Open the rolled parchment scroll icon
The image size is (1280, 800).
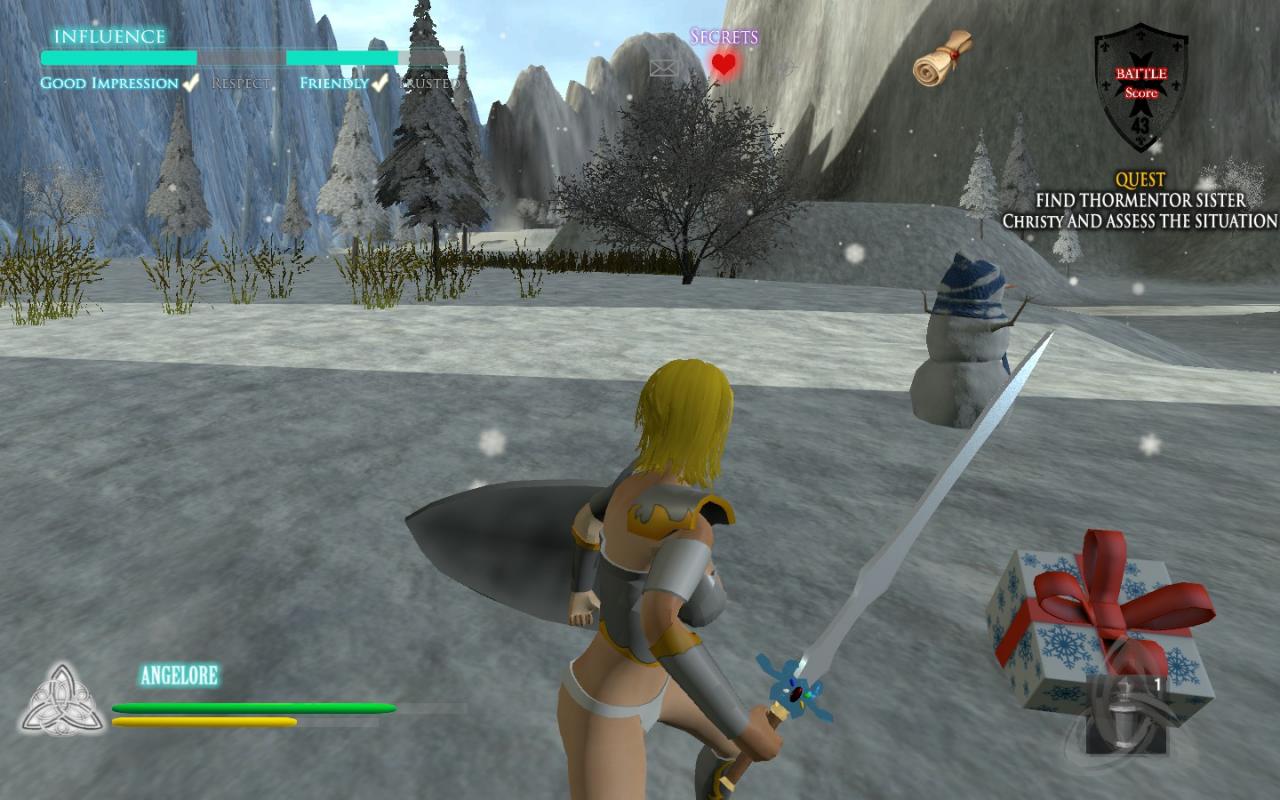[942, 58]
